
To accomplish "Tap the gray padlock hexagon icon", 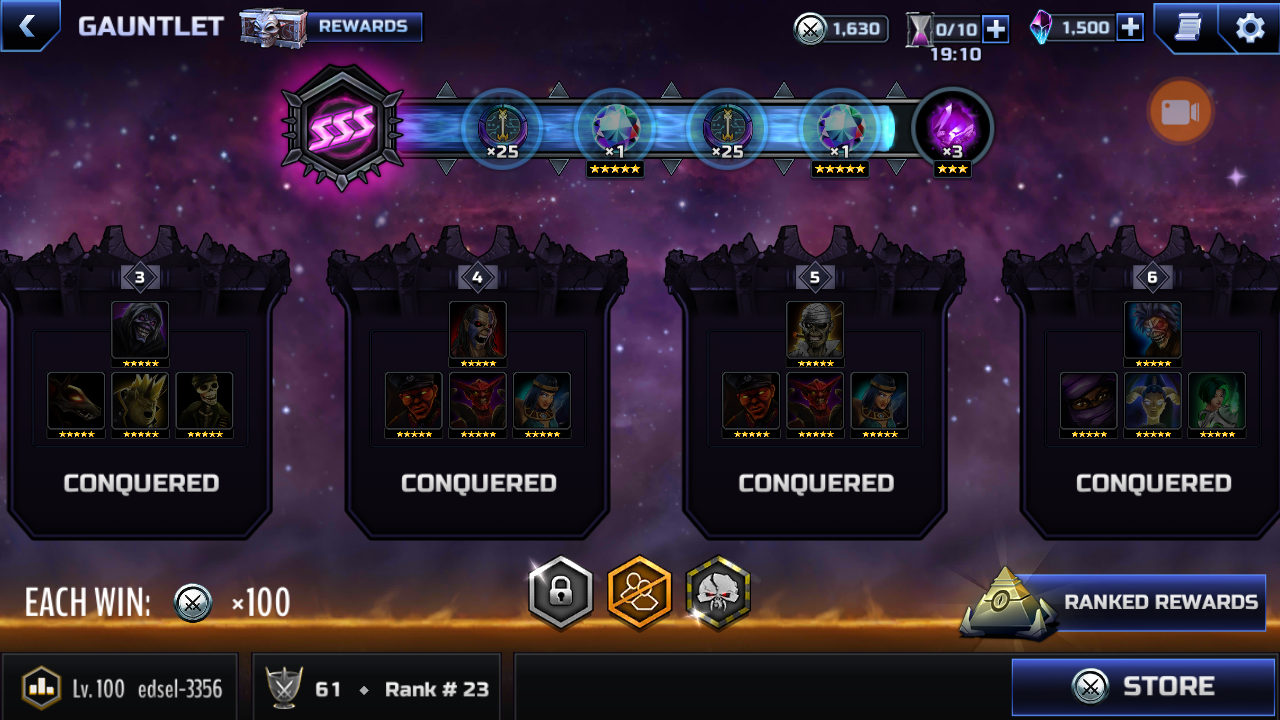I will coord(561,593).
